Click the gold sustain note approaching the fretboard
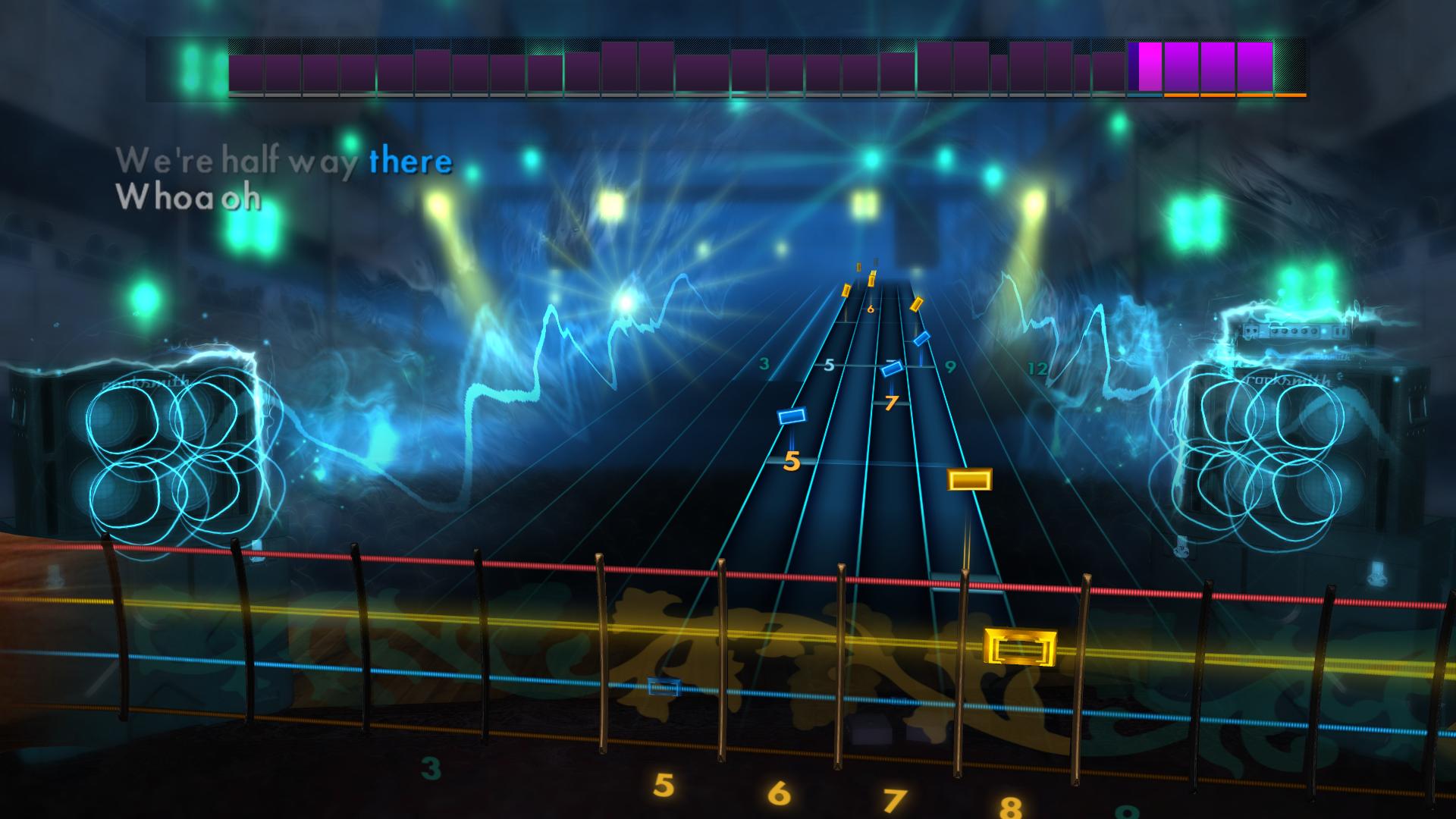Screen dimensions: 1456x819 pyautogui.click(x=971, y=480)
